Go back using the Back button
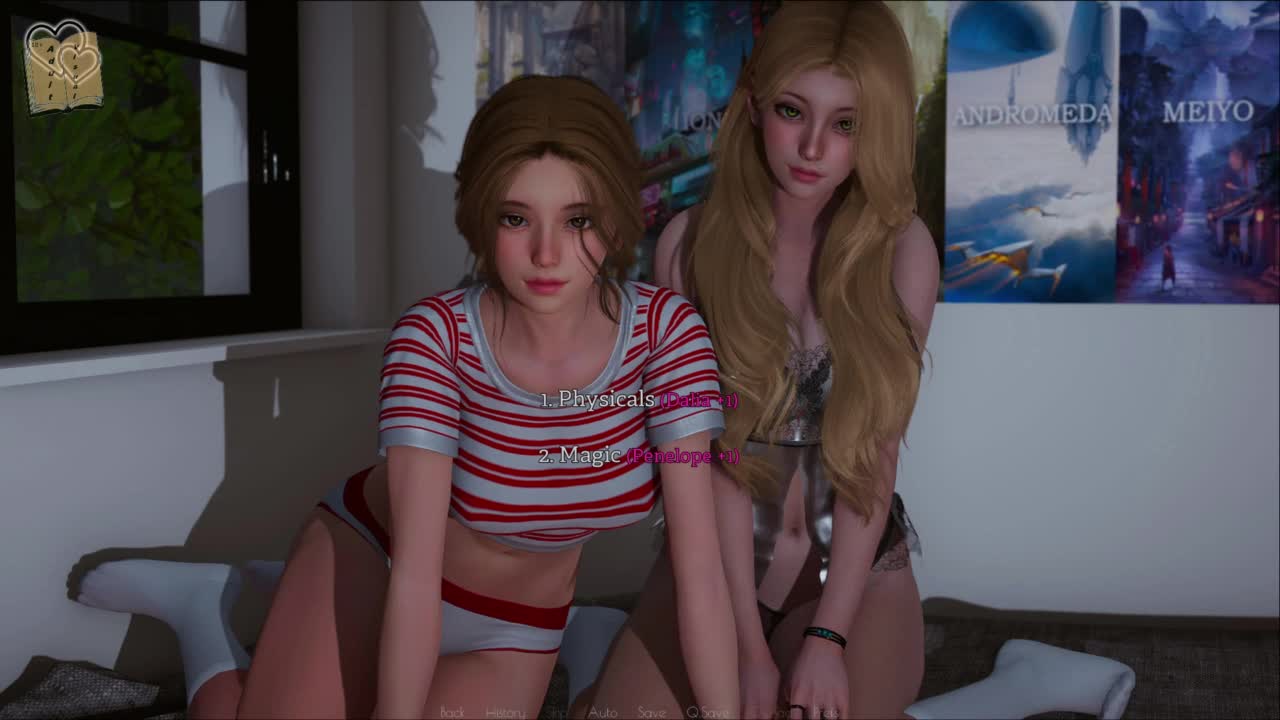Screen dimensions: 1280x720 coord(452,712)
